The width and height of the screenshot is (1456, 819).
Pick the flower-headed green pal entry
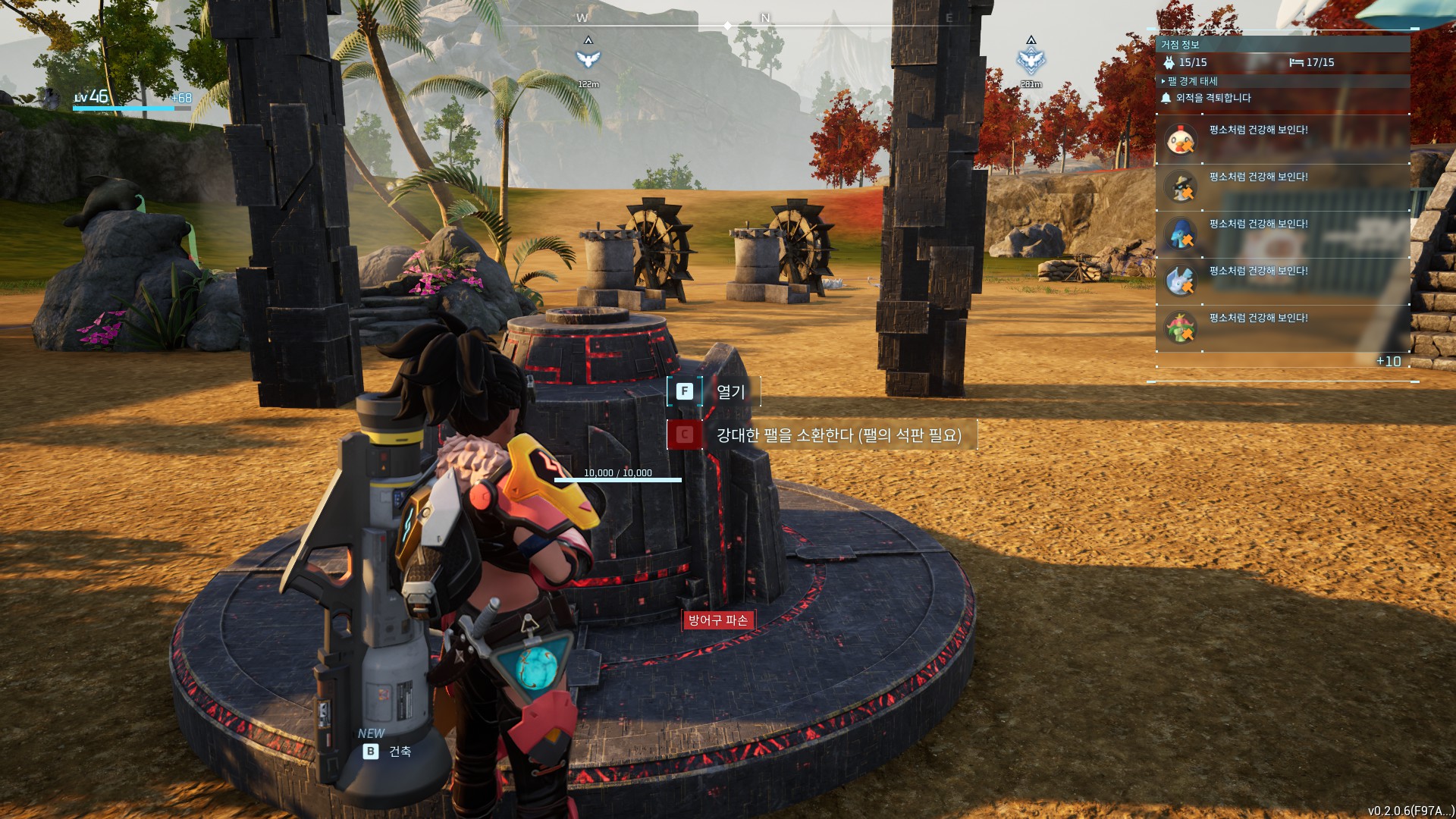(x=1180, y=328)
